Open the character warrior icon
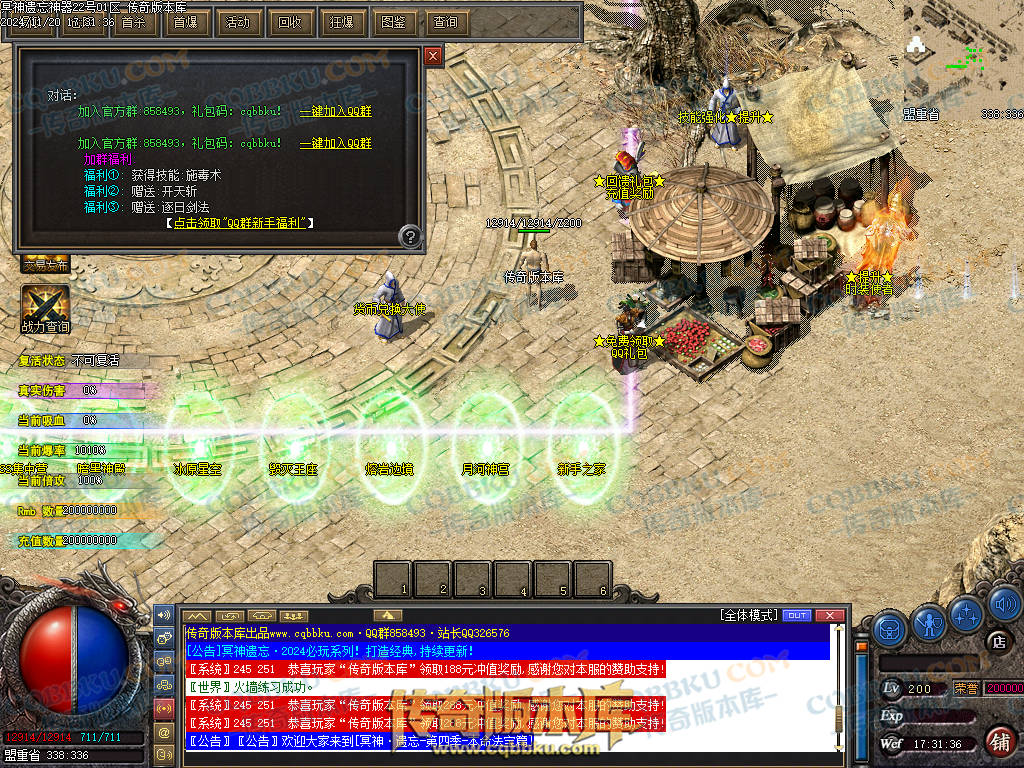1024x768 pixels. click(x=929, y=623)
